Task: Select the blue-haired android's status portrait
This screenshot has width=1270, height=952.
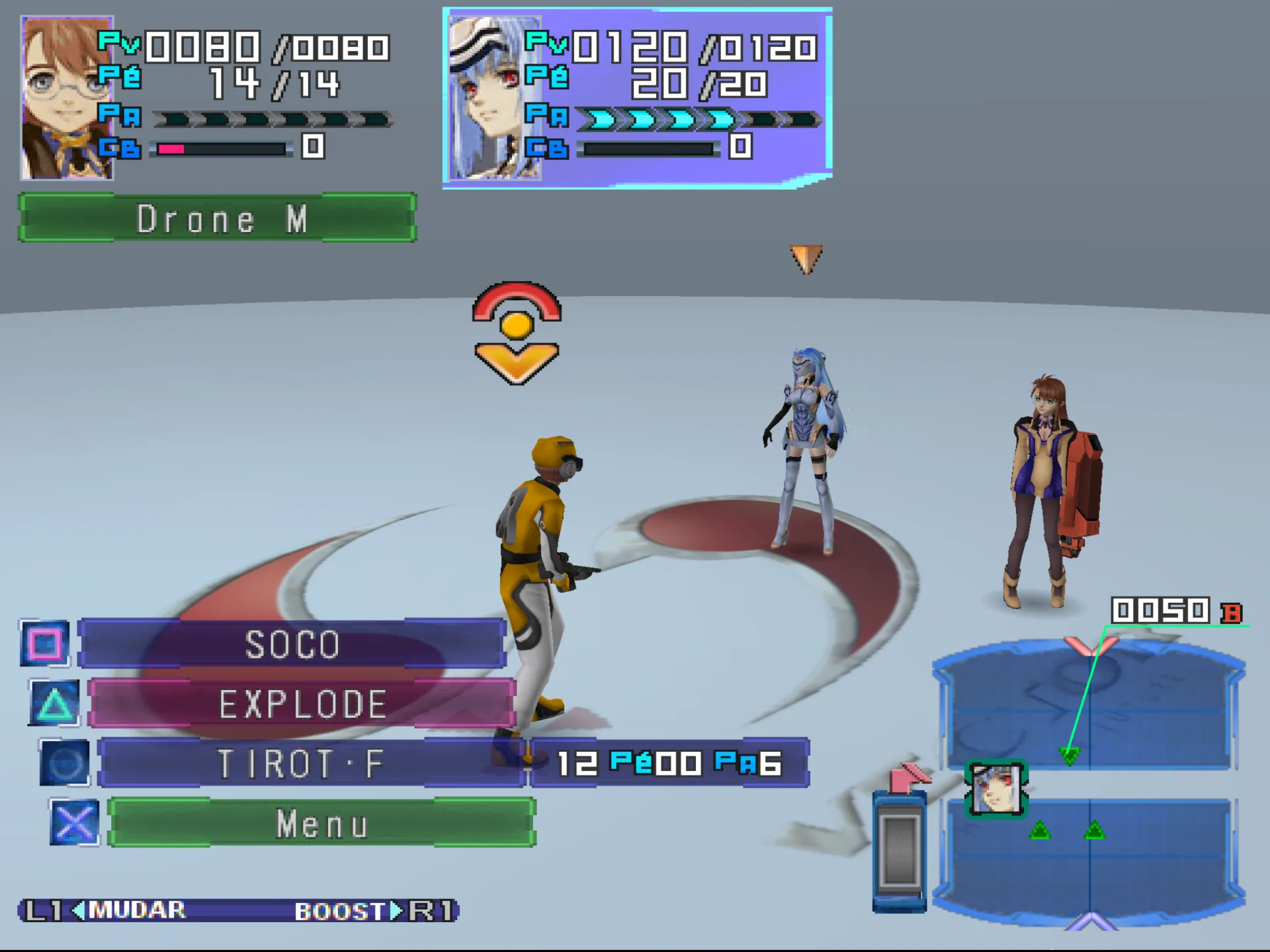Action: point(493,98)
